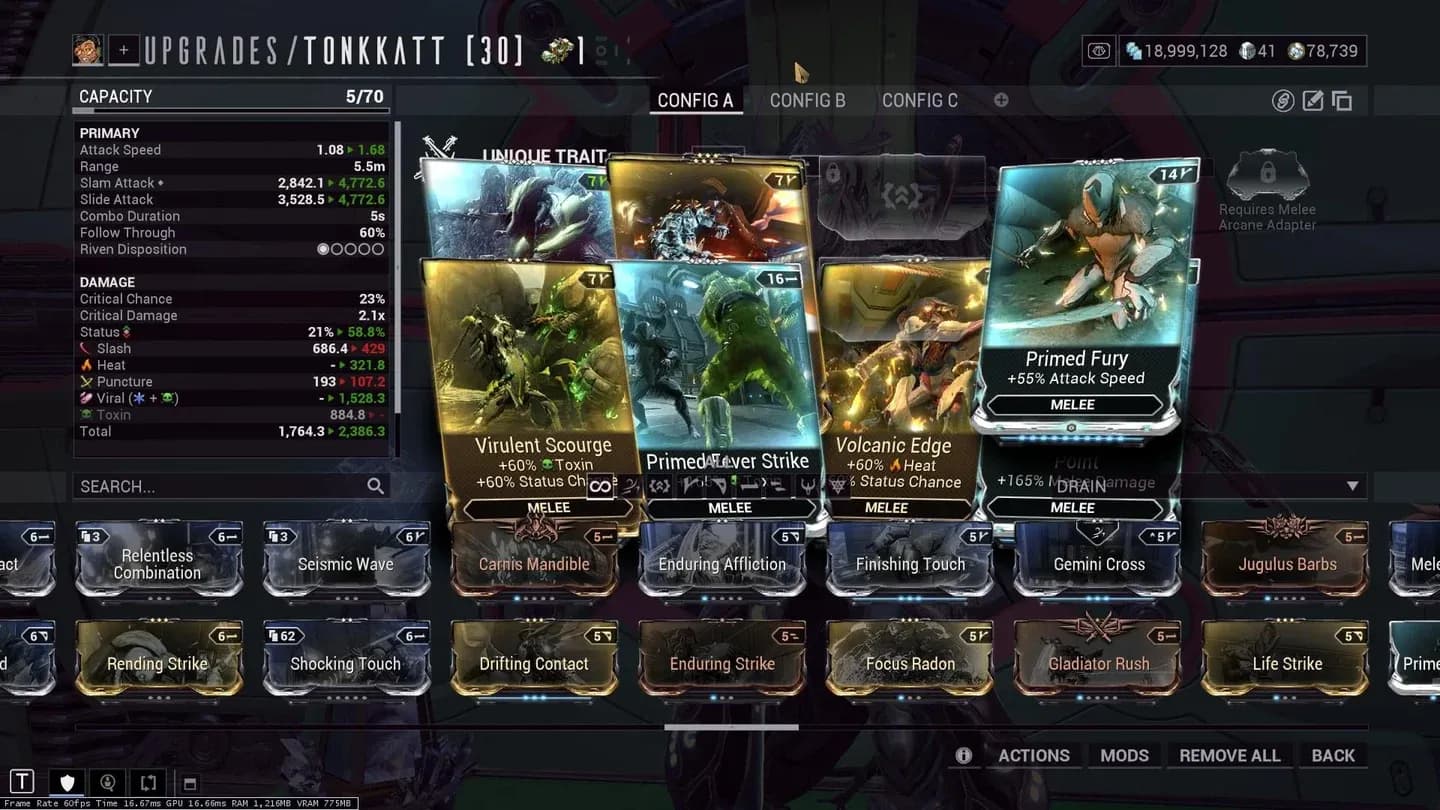
Task: Go back with the Back button
Action: point(1332,755)
